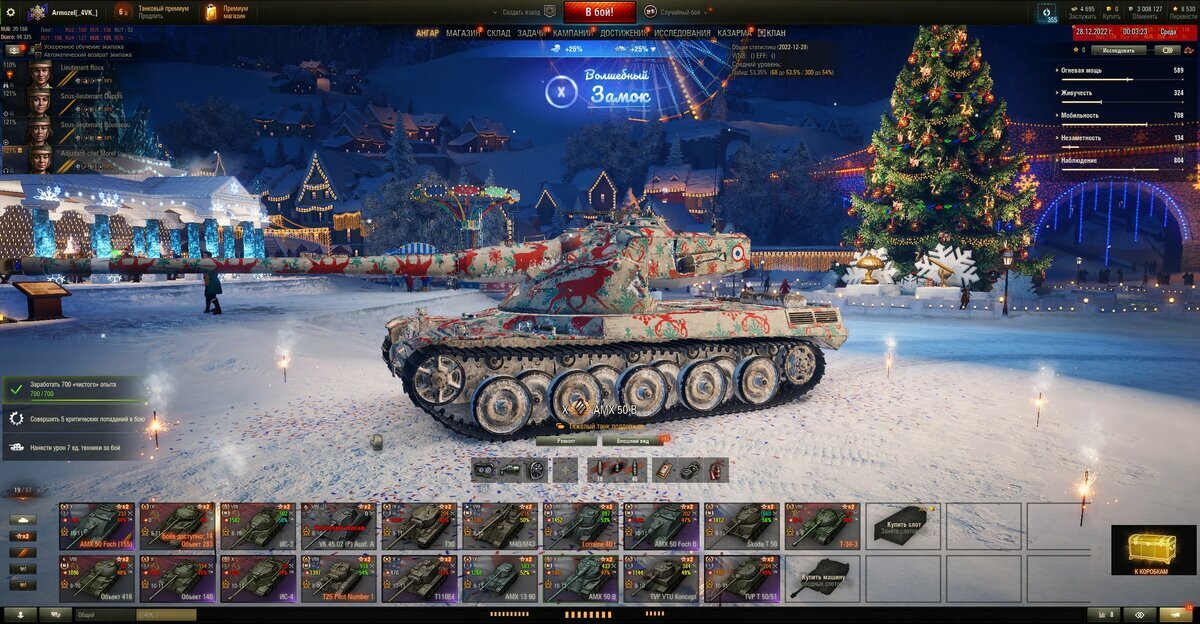The image size is (1200, 624).
Task: Click the «Купить машину» tile
Action: [822, 579]
